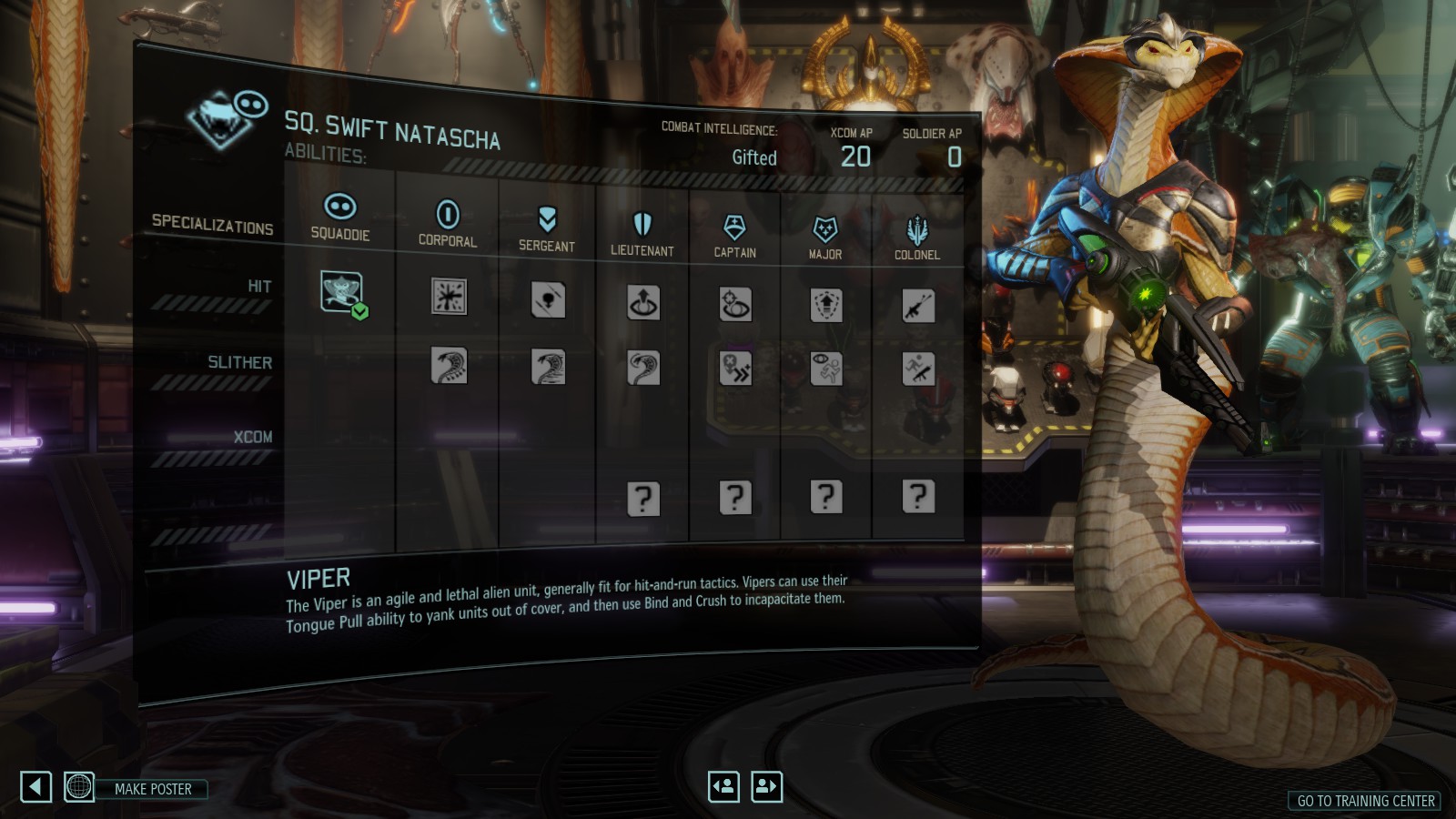Select the Sergeant Hit row ability icon
This screenshot has height=819, width=1456.
pos(548,300)
